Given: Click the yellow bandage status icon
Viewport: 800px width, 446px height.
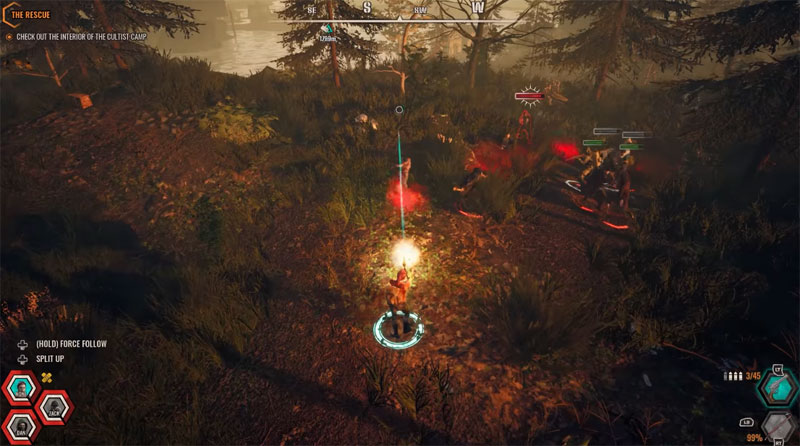Looking at the screenshot, I should click(x=45, y=377).
